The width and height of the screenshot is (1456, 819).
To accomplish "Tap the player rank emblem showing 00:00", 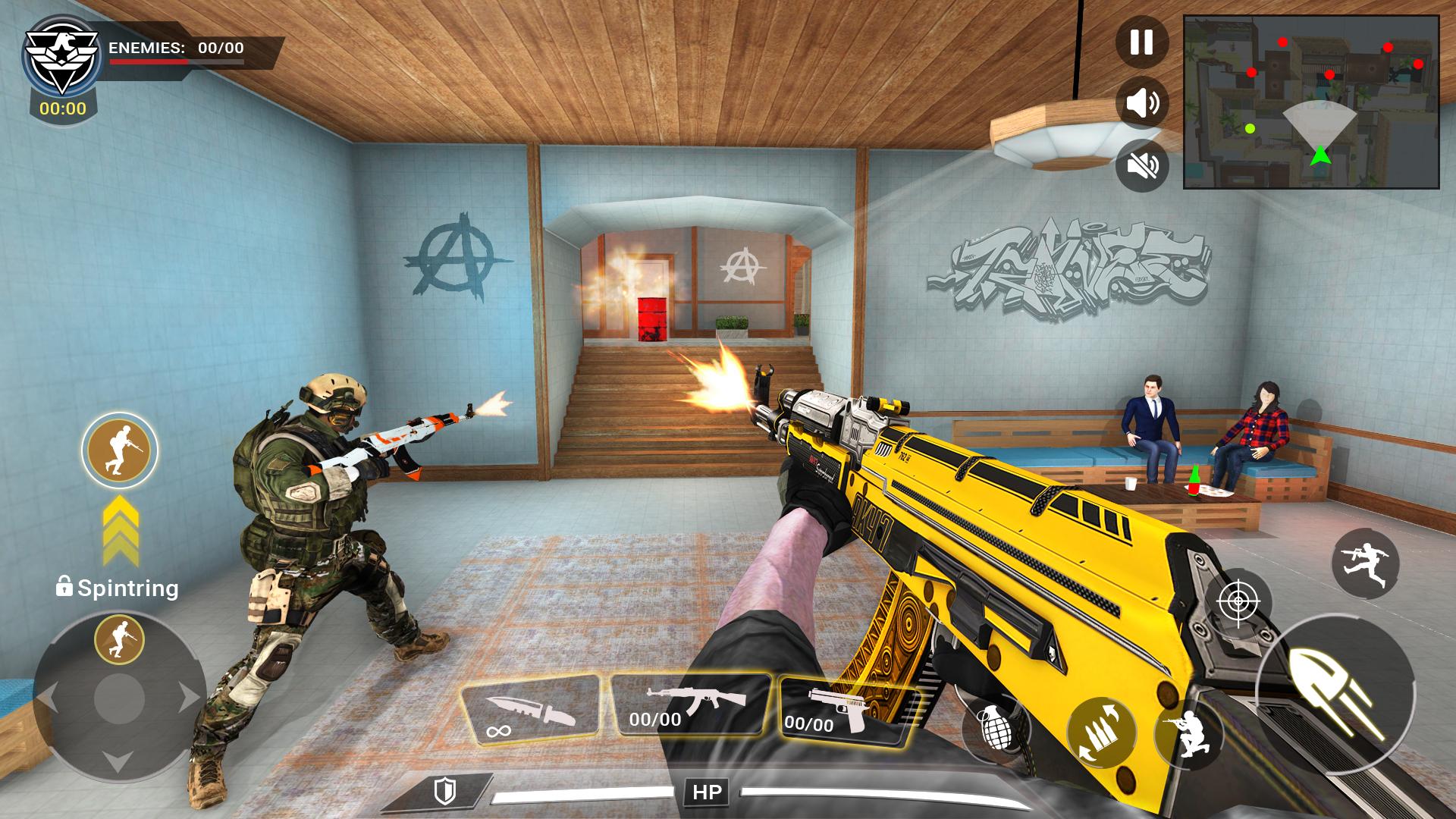I will (62, 64).
